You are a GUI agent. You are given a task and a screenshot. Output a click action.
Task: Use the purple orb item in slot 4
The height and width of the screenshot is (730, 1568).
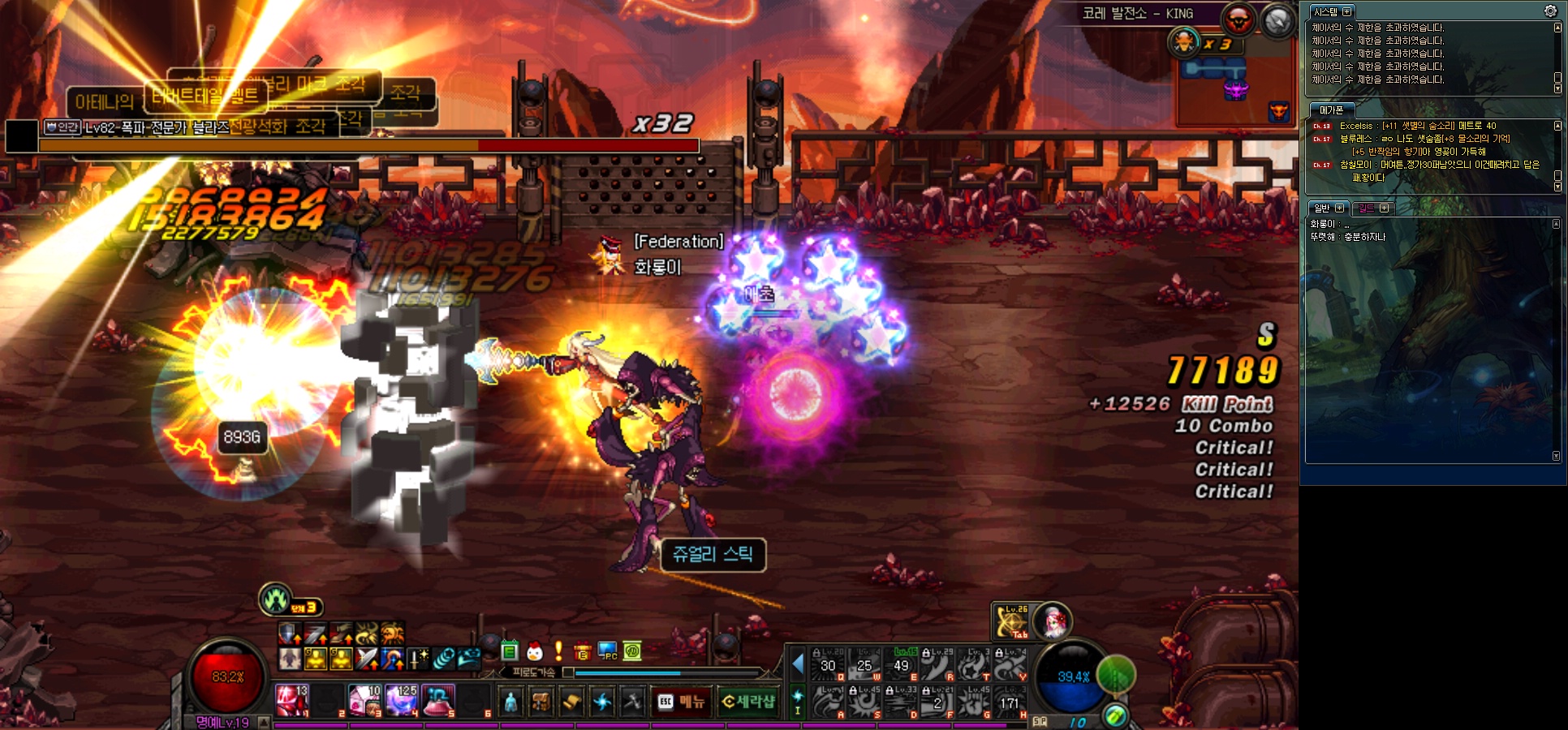[x=401, y=700]
